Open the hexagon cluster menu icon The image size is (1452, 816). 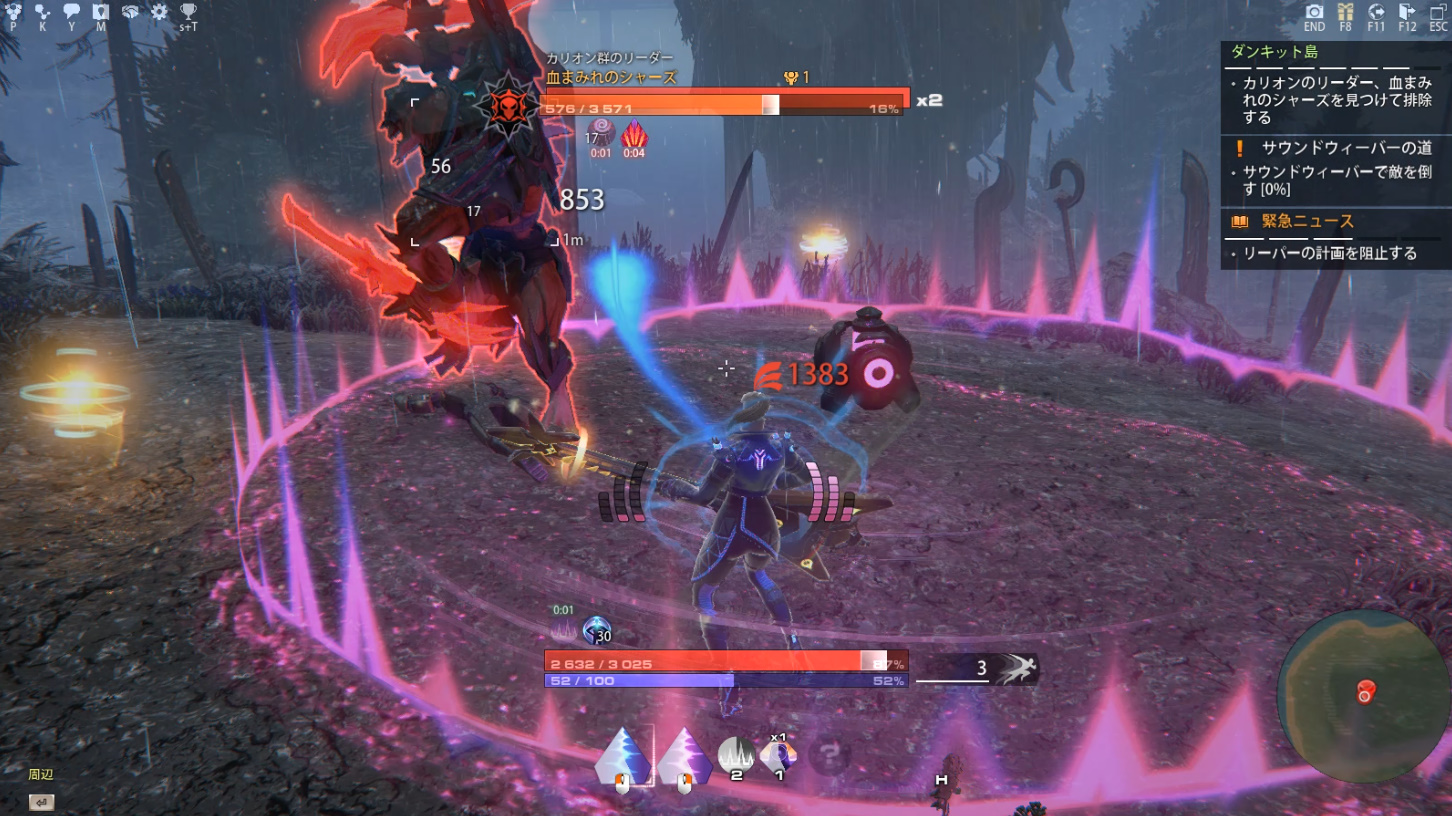pyautogui.click(x=13, y=13)
